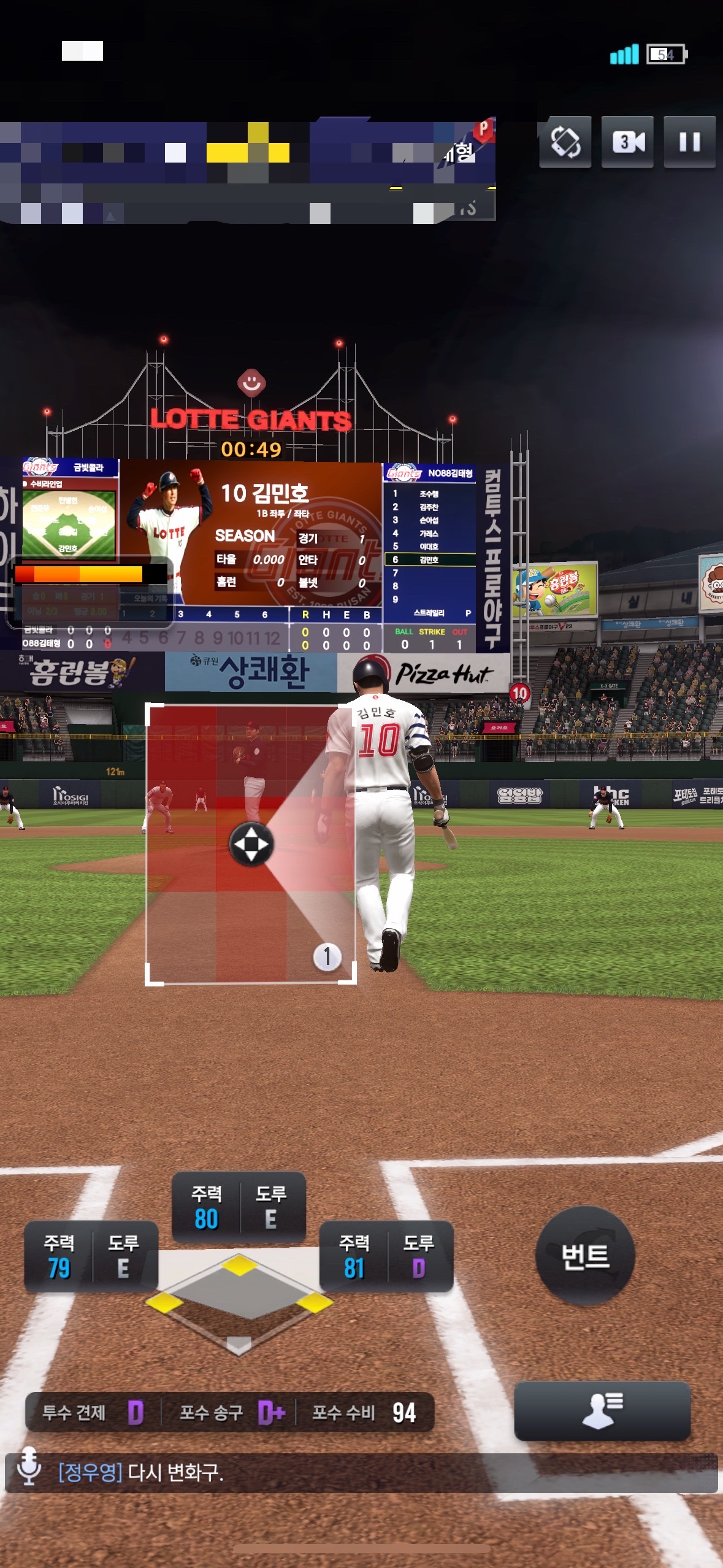The image size is (723, 1568).
Task: Tap the screen rotation button
Action: (x=565, y=142)
